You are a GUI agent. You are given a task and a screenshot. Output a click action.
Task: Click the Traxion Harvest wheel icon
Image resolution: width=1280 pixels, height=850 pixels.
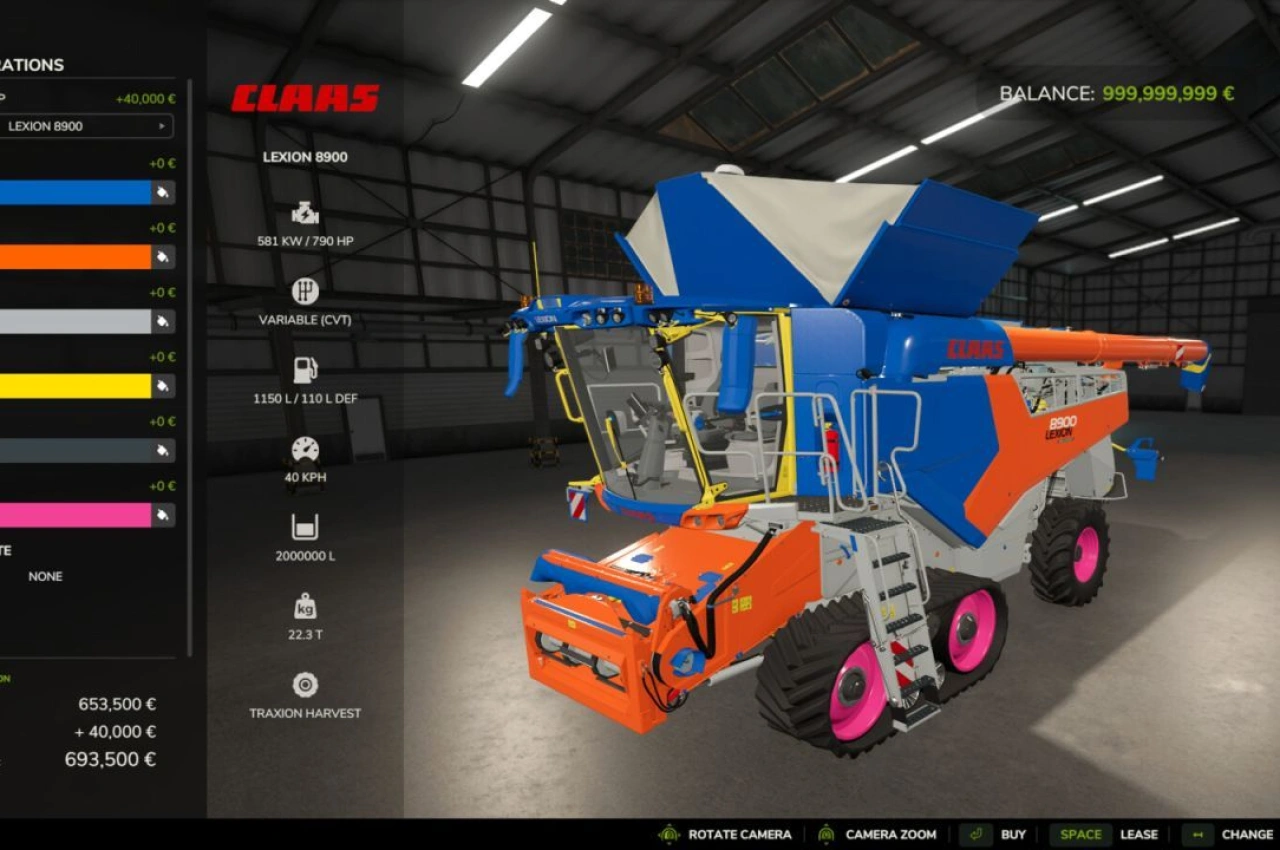[303, 685]
